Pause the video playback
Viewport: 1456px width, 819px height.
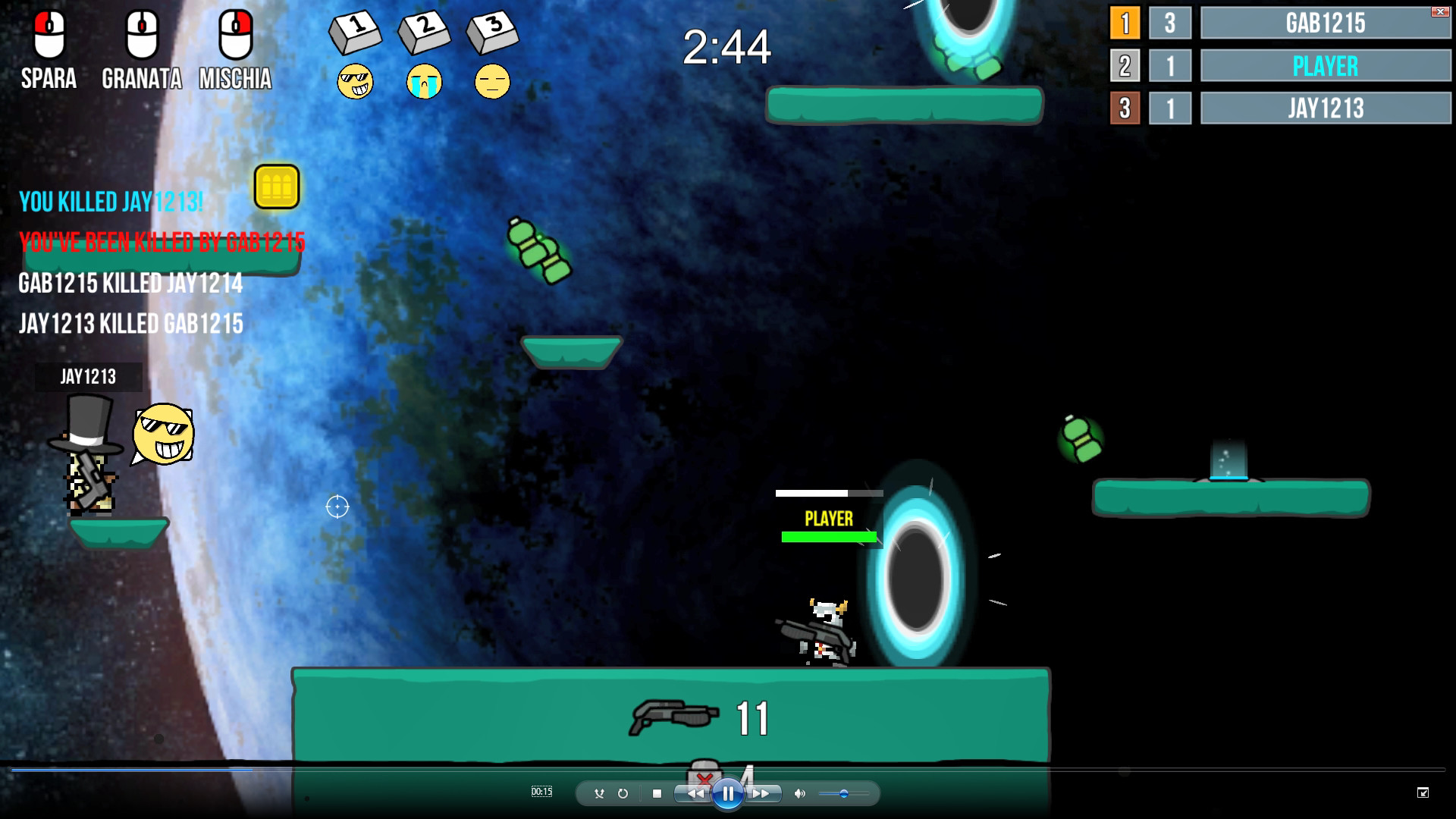(728, 793)
